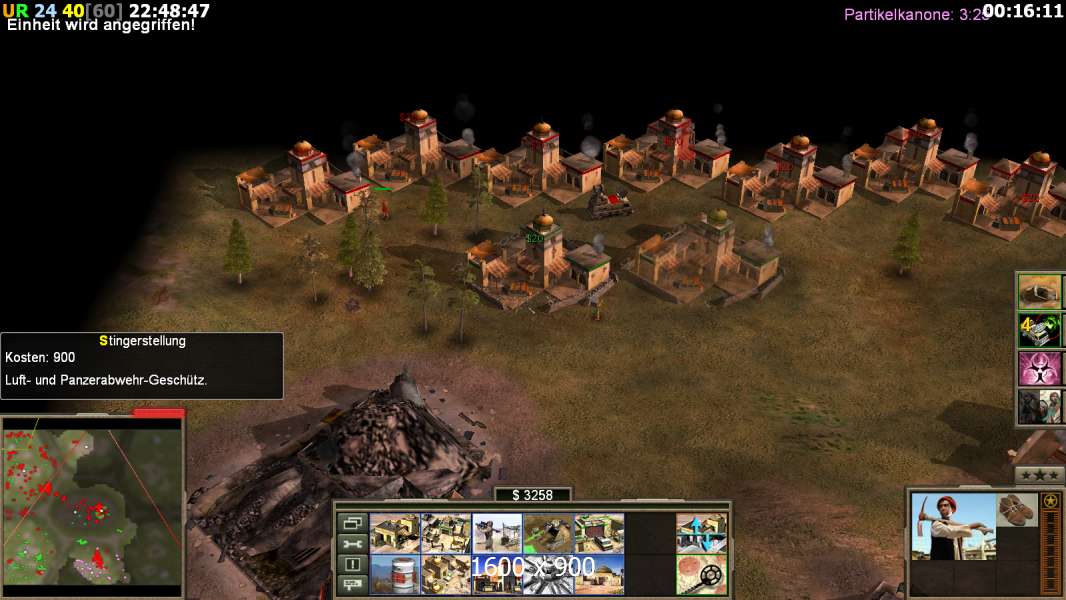Use the pink biohazard Anthrax Bomb power
The image size is (1066, 600).
pos(1038,368)
